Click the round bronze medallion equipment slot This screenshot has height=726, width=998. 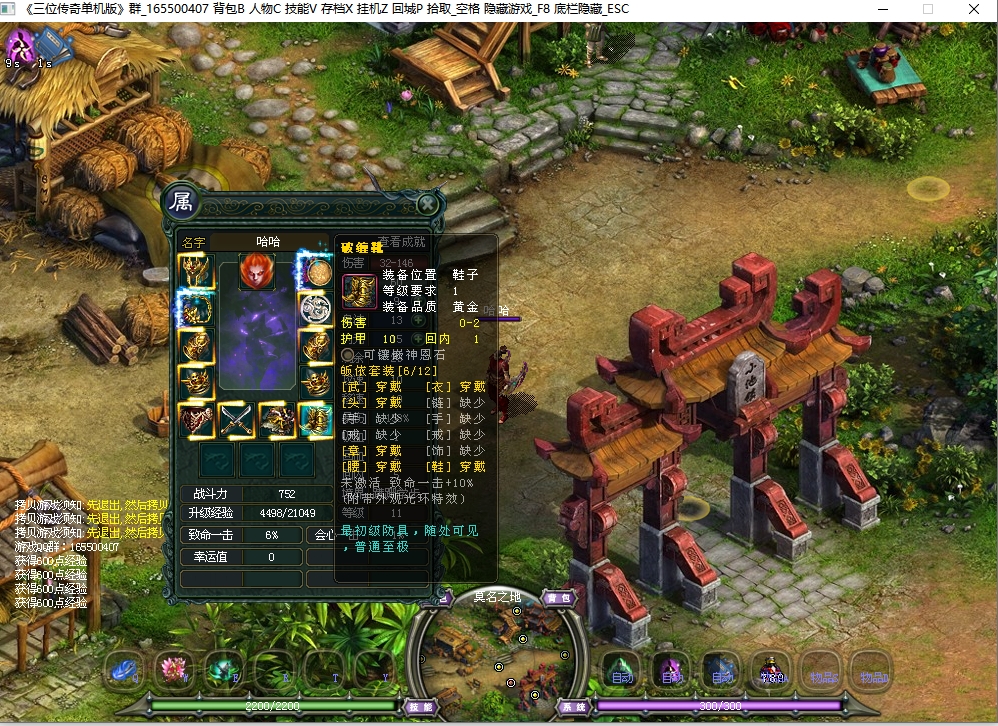[316, 271]
